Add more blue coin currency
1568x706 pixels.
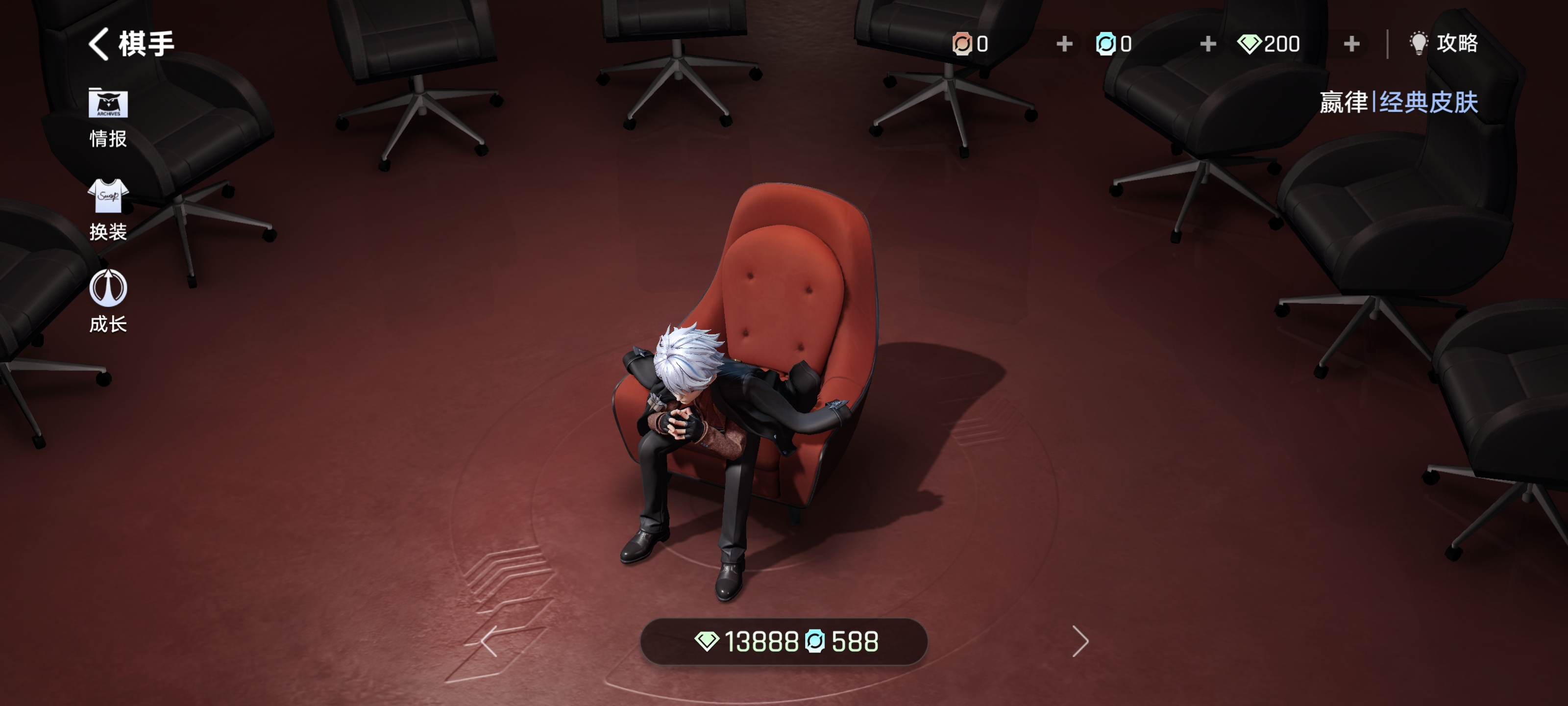(1208, 44)
